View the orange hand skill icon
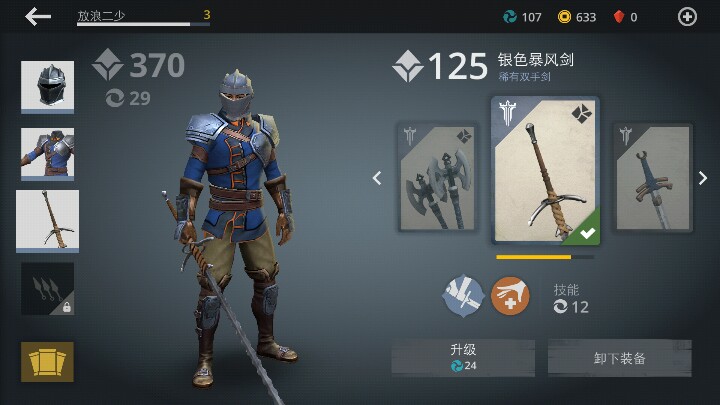This screenshot has height=405, width=720. click(x=510, y=296)
